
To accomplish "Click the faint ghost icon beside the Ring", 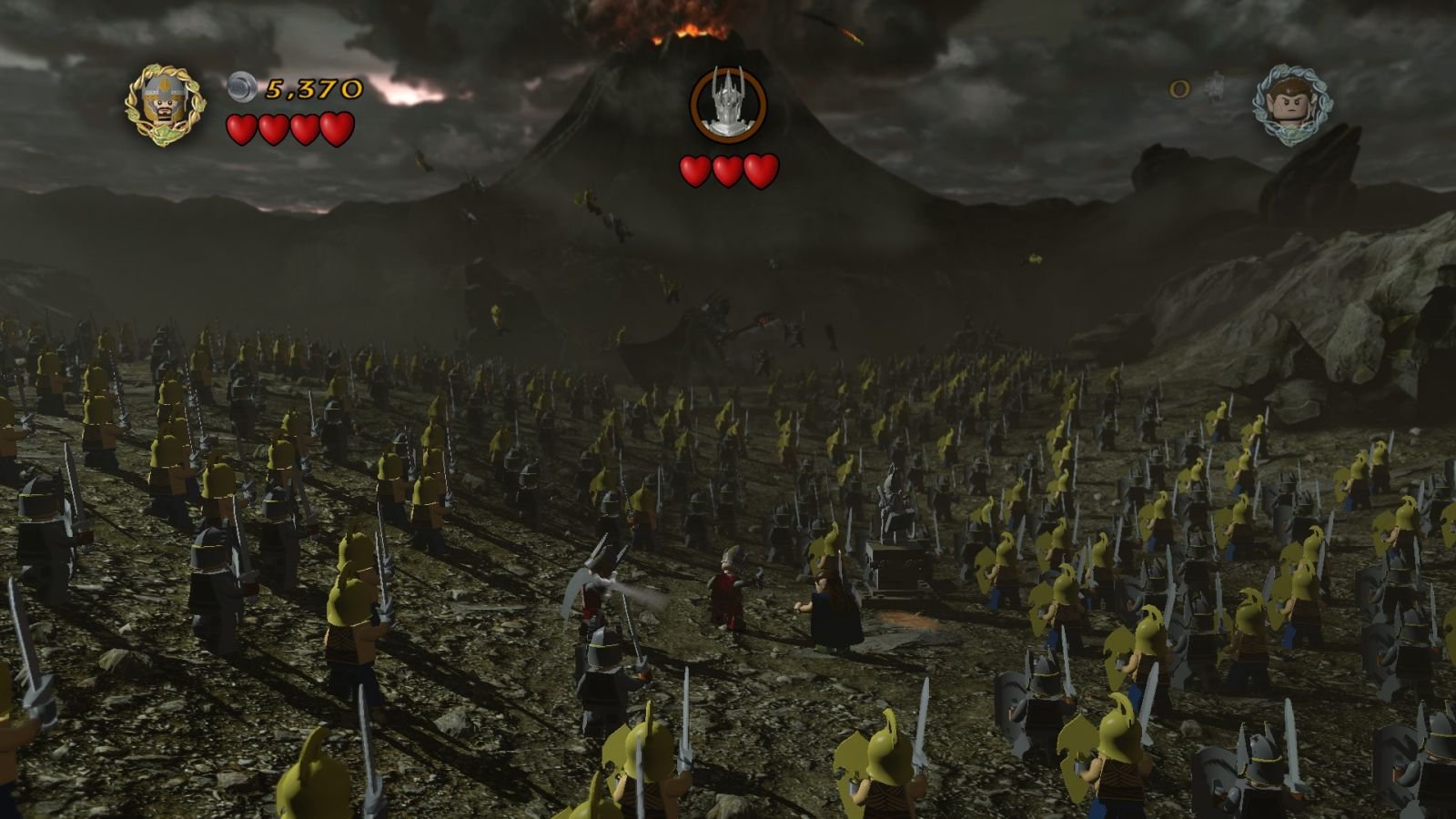I will coord(1213,85).
